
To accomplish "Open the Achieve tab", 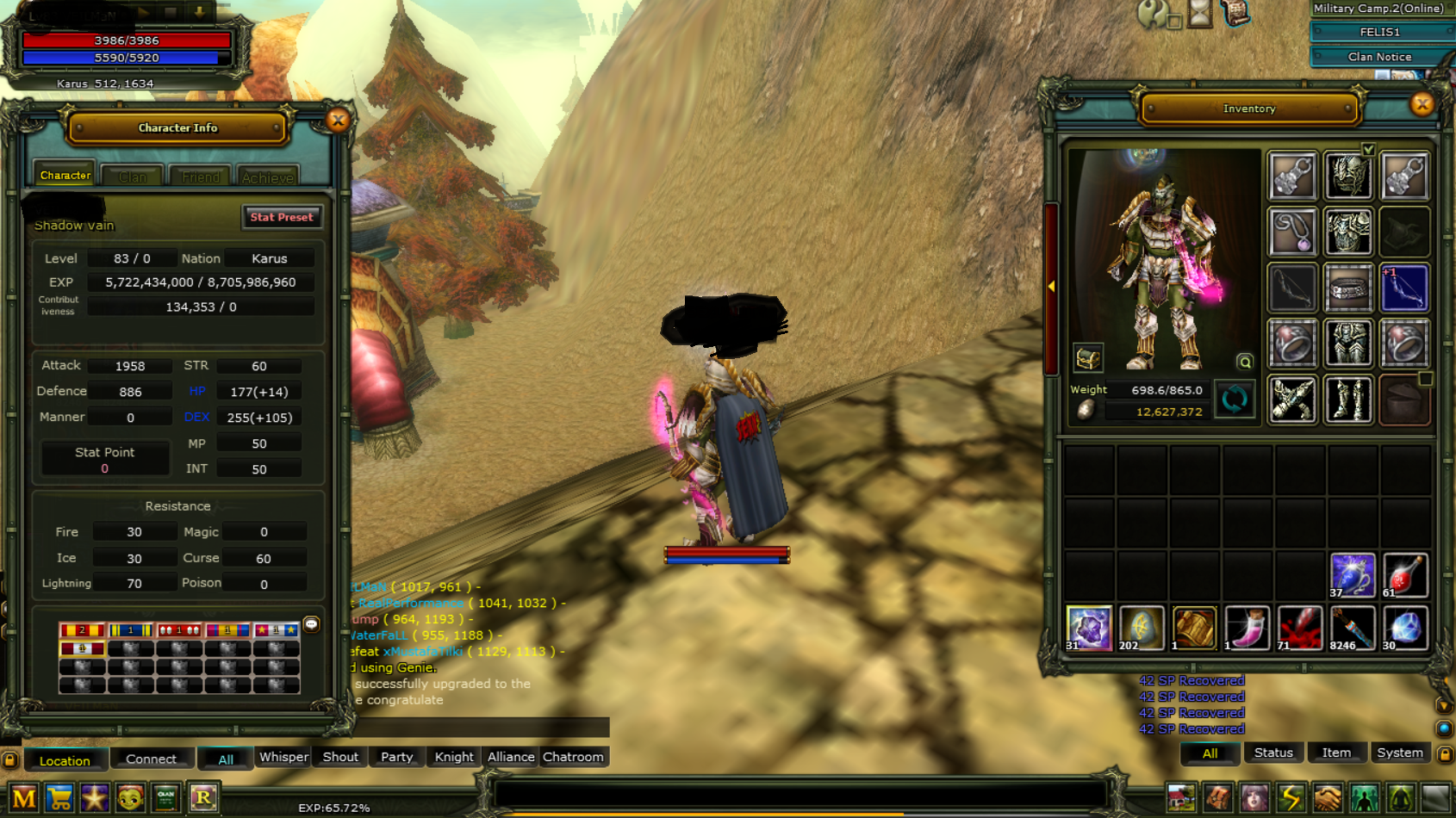I will coord(267,177).
